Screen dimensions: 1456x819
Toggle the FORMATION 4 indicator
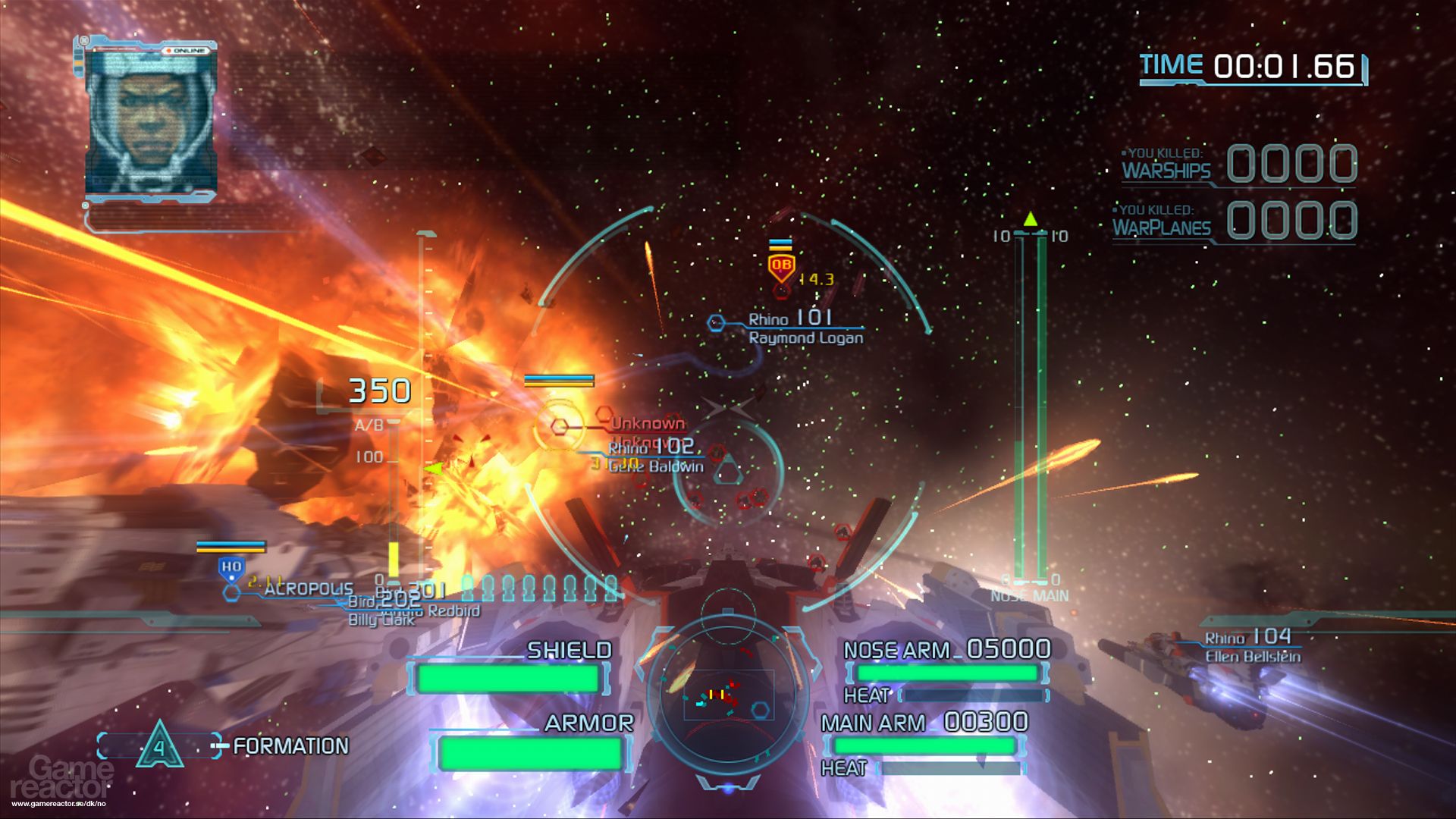pyautogui.click(x=160, y=746)
